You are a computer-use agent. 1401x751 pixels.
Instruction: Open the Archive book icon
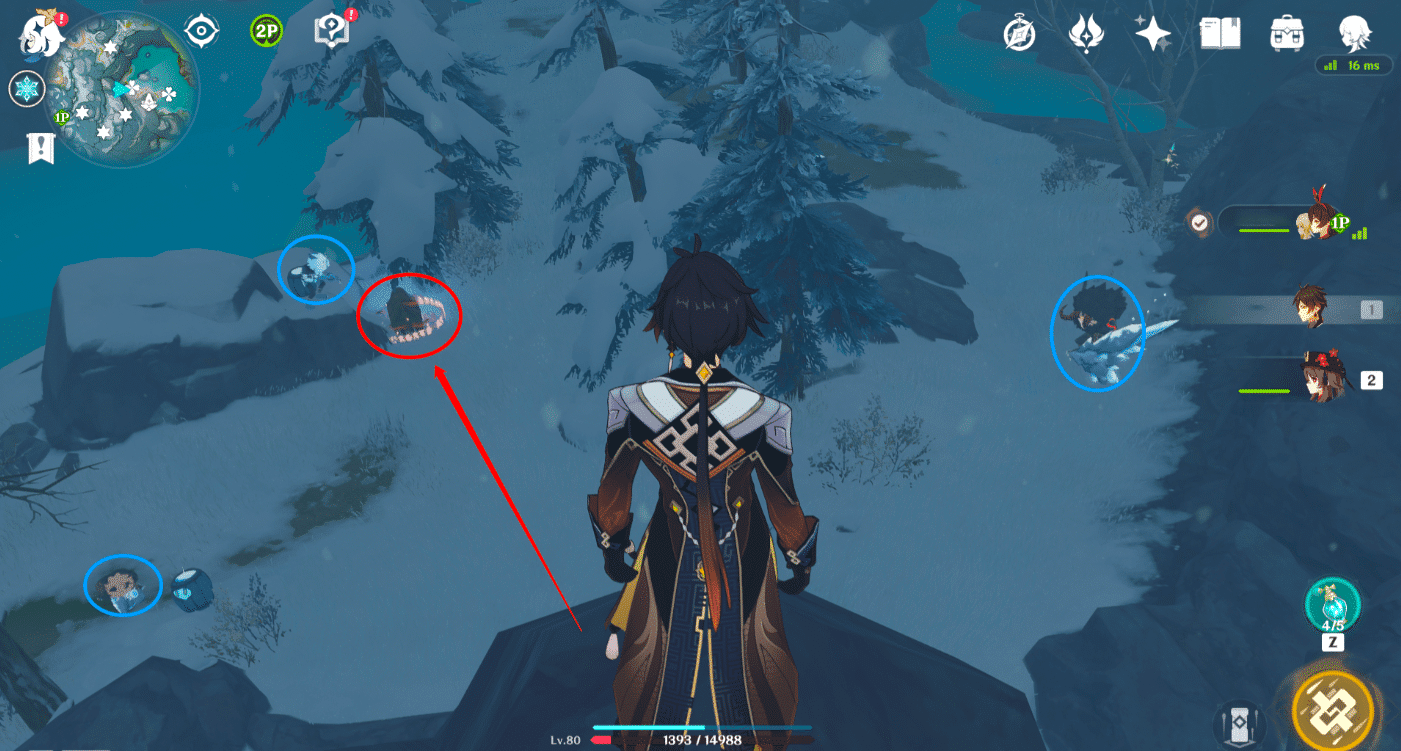(1218, 33)
